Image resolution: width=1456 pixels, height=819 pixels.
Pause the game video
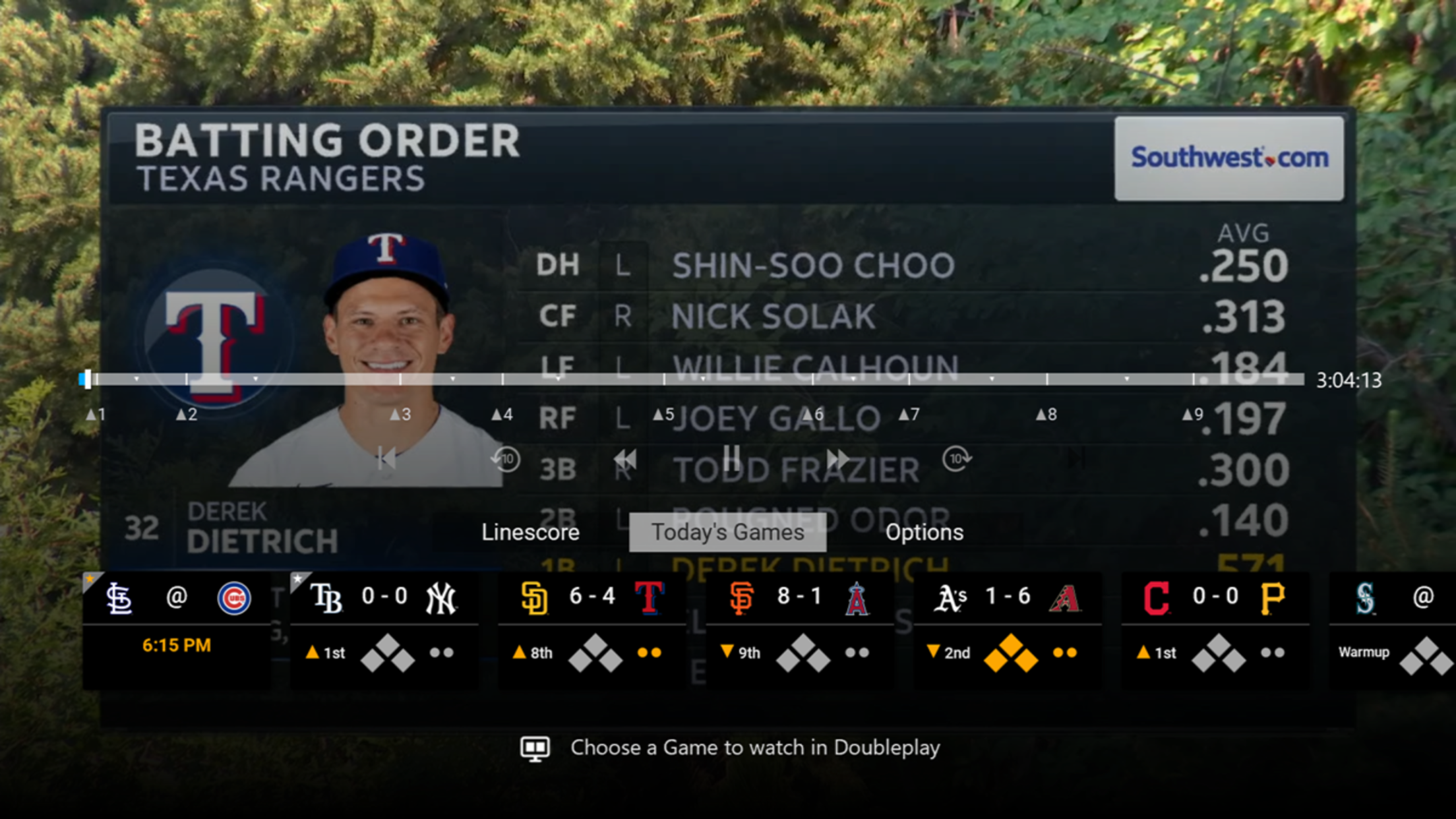(731, 458)
